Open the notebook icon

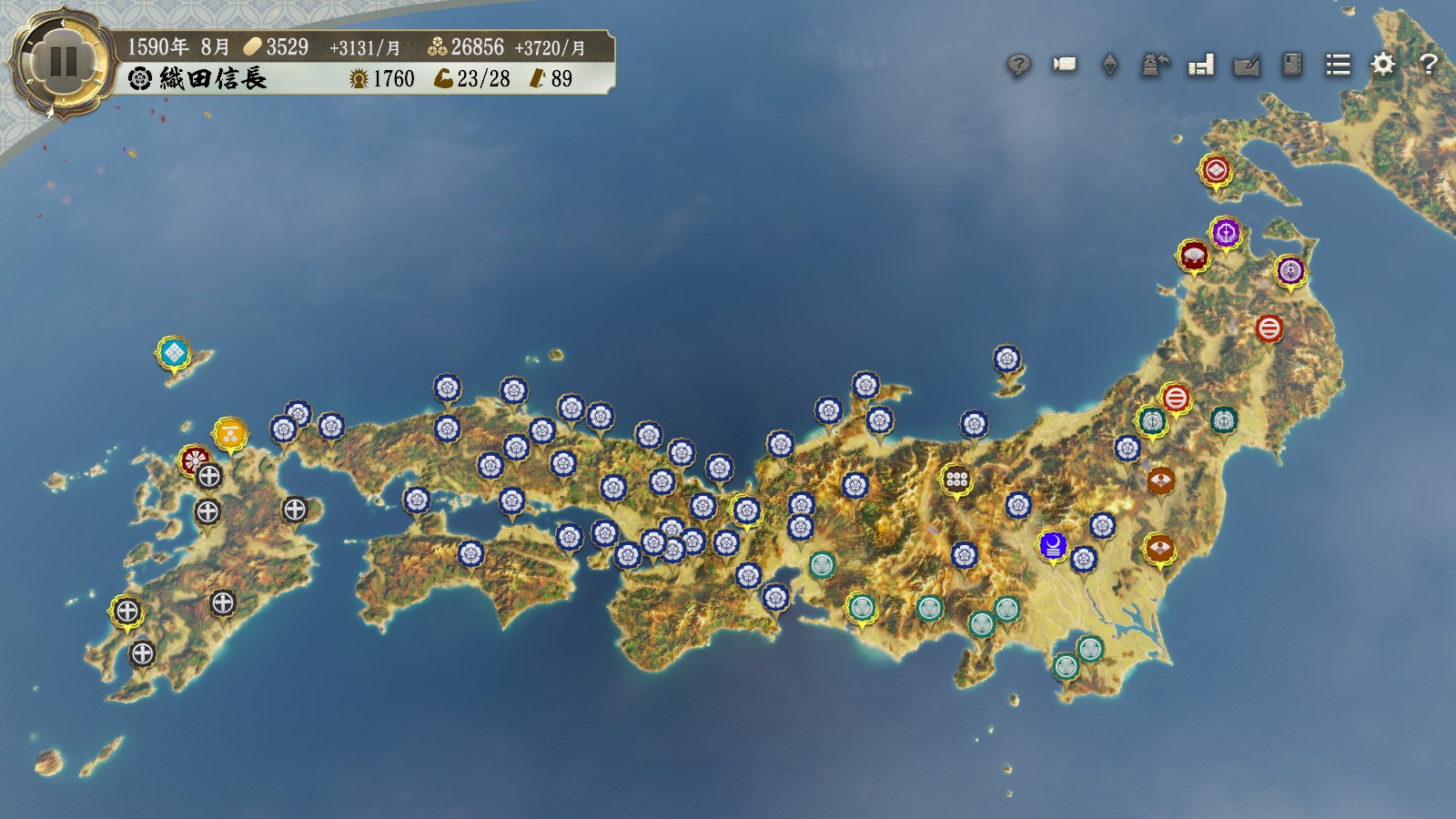pyautogui.click(x=1291, y=65)
